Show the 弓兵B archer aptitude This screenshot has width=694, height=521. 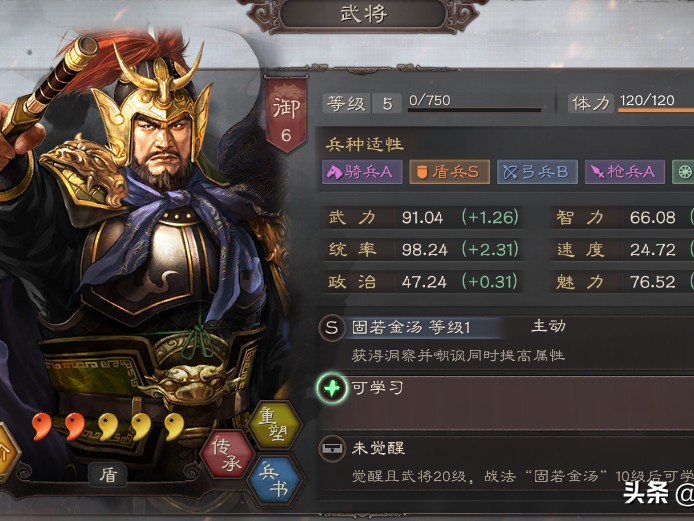tap(537, 172)
